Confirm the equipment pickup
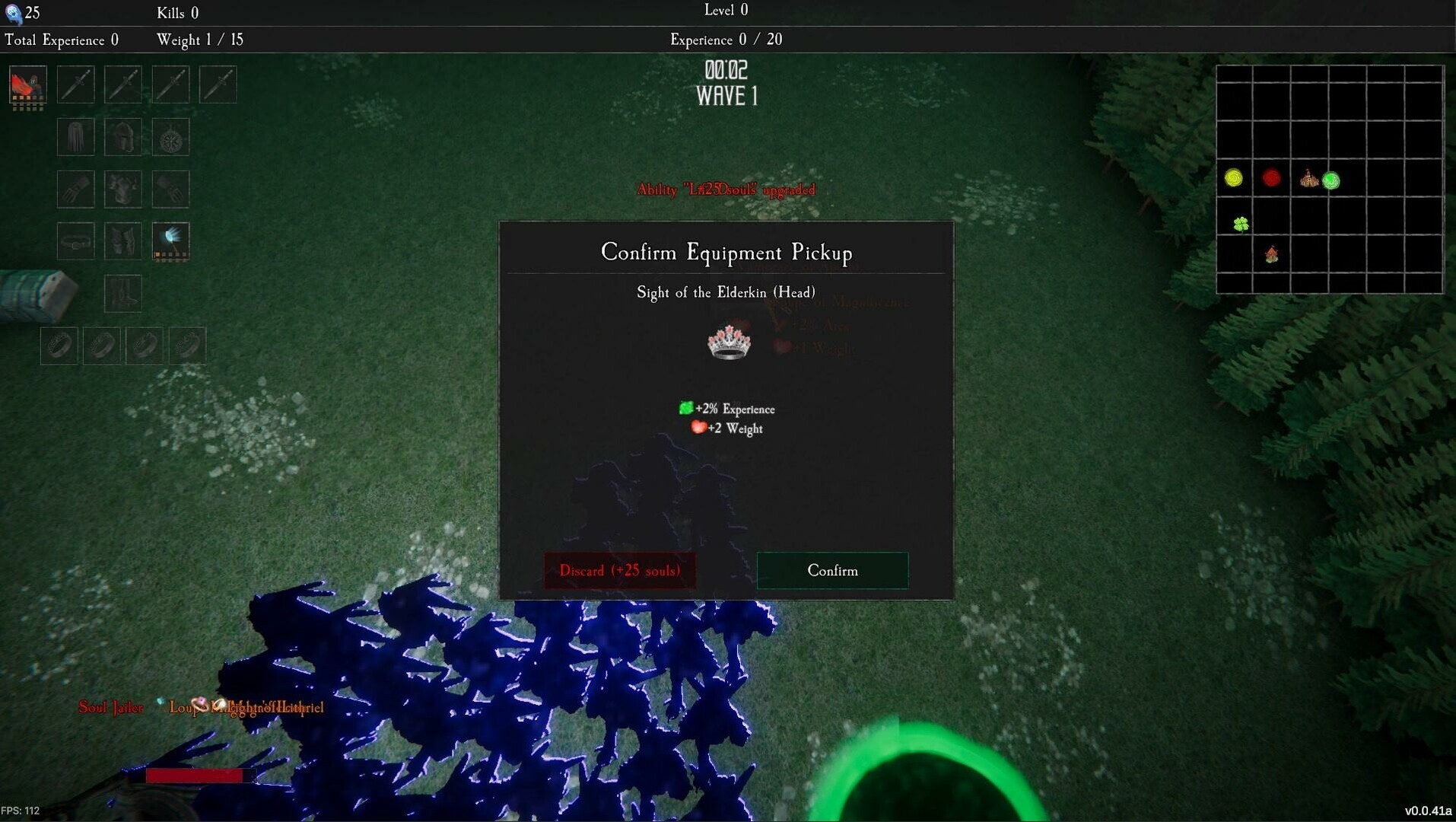 pyautogui.click(x=831, y=571)
